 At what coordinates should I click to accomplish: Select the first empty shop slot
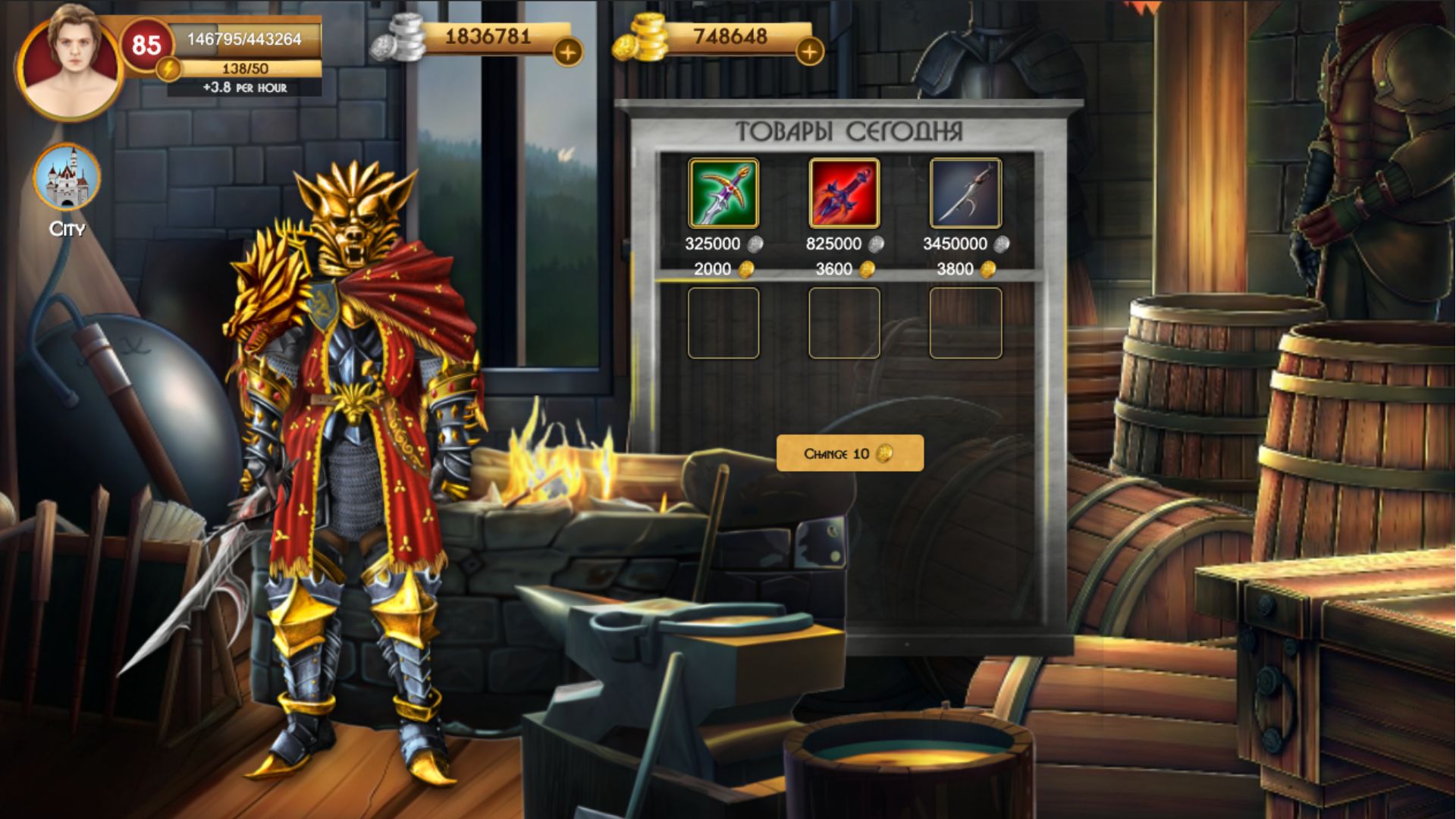point(723,322)
